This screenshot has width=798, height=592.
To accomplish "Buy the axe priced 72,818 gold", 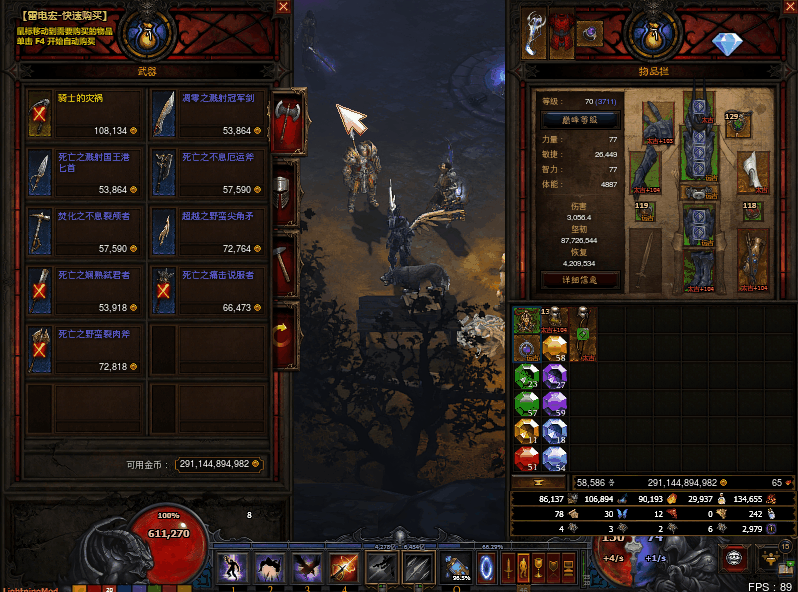I will (x=86, y=350).
